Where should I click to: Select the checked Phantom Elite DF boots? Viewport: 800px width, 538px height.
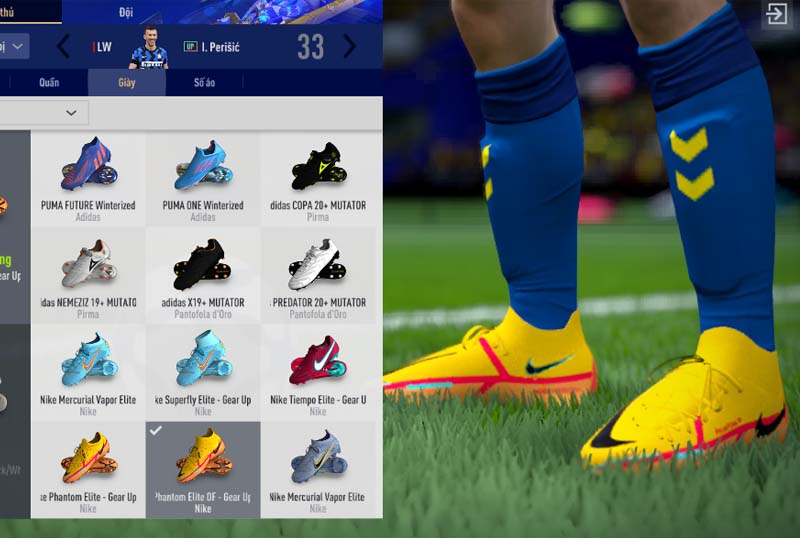[x=203, y=464]
